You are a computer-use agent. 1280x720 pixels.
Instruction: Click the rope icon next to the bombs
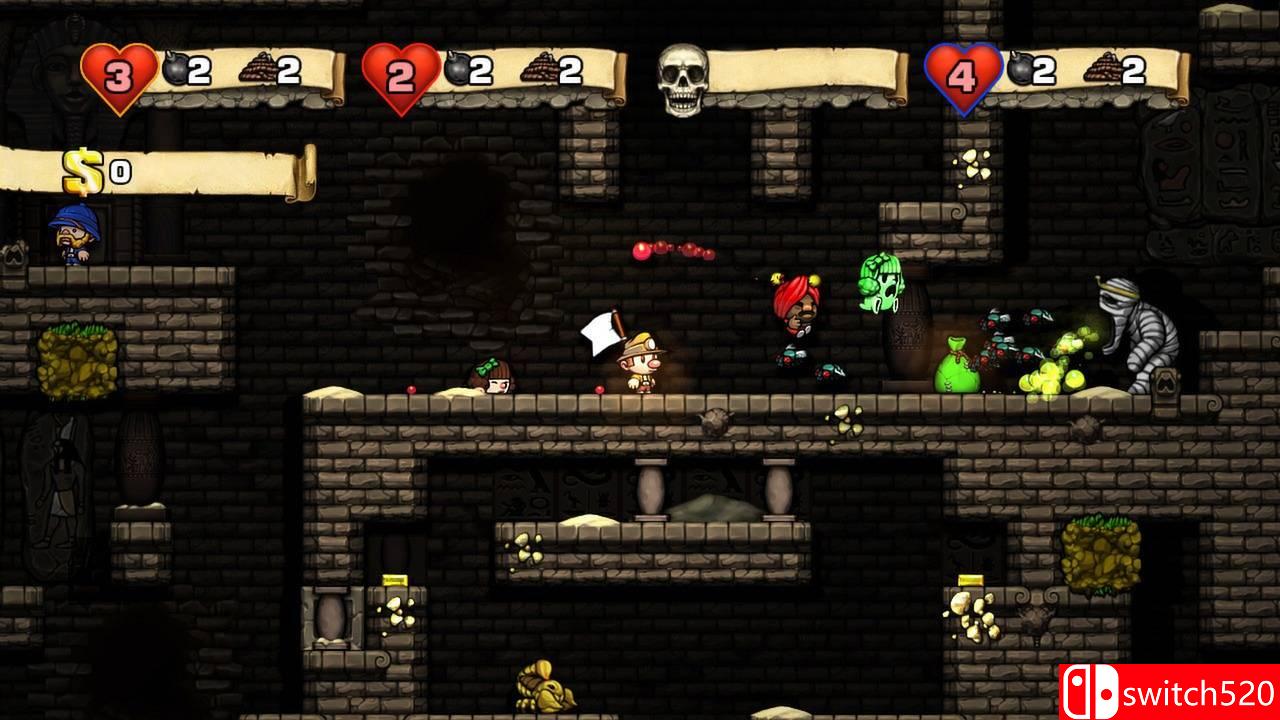pyautogui.click(x=259, y=68)
